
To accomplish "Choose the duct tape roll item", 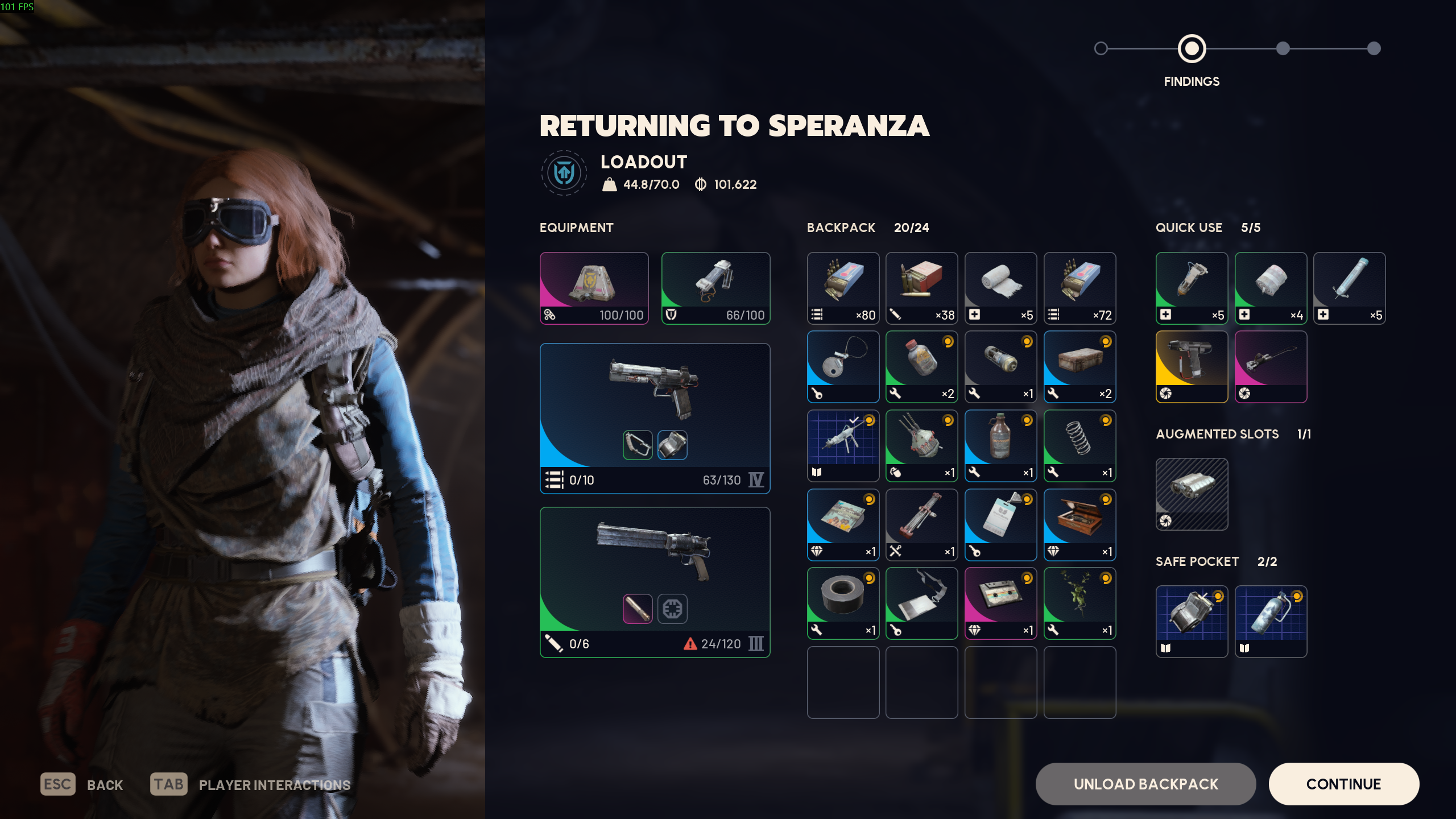I will [843, 603].
